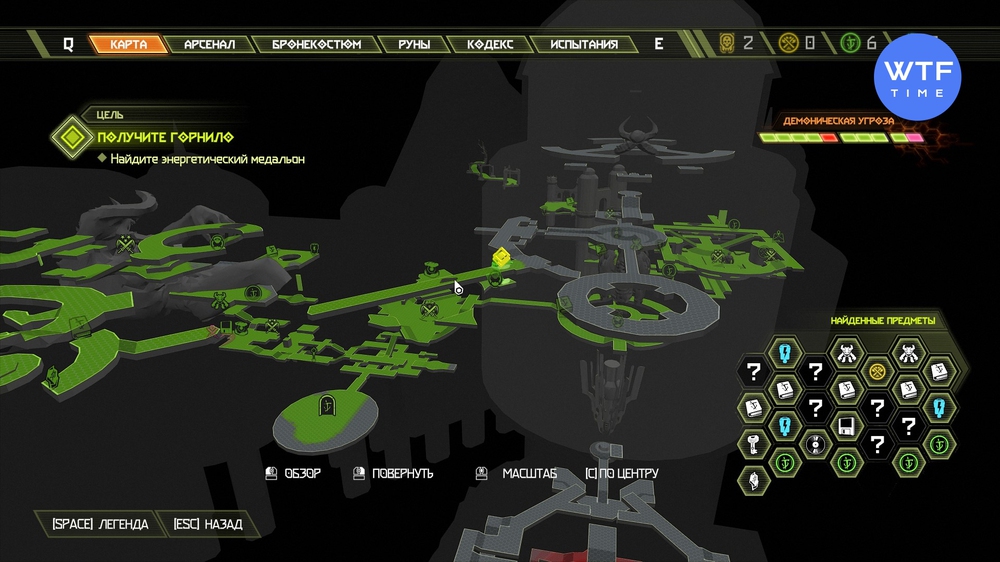The width and height of the screenshot is (1000, 562).
Task: Select the БРОНЕКОСТЮМ tab
Action: (x=316, y=44)
